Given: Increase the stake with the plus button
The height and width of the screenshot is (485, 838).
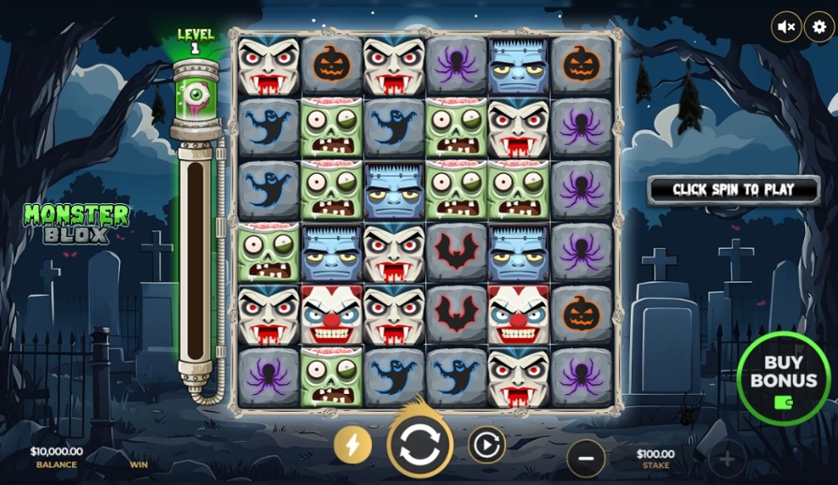Looking at the screenshot, I should [x=727, y=459].
